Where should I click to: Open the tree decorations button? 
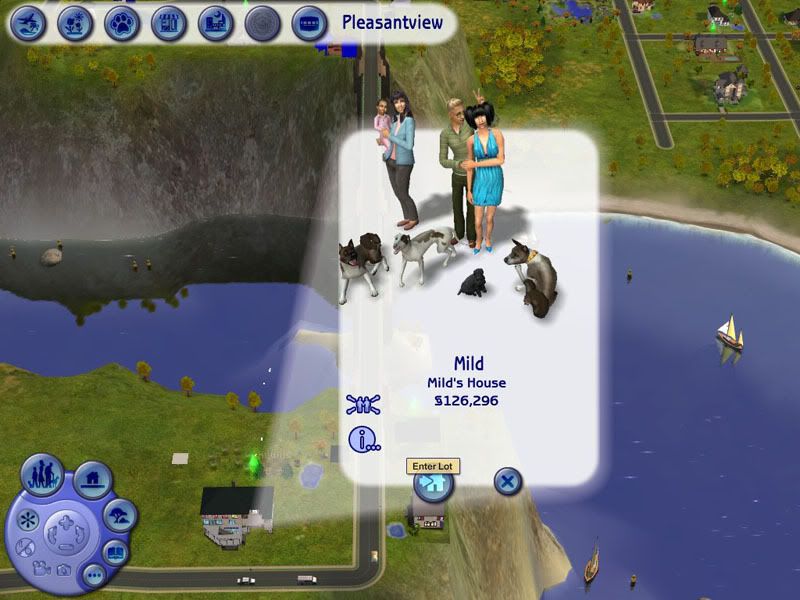pos(118,516)
